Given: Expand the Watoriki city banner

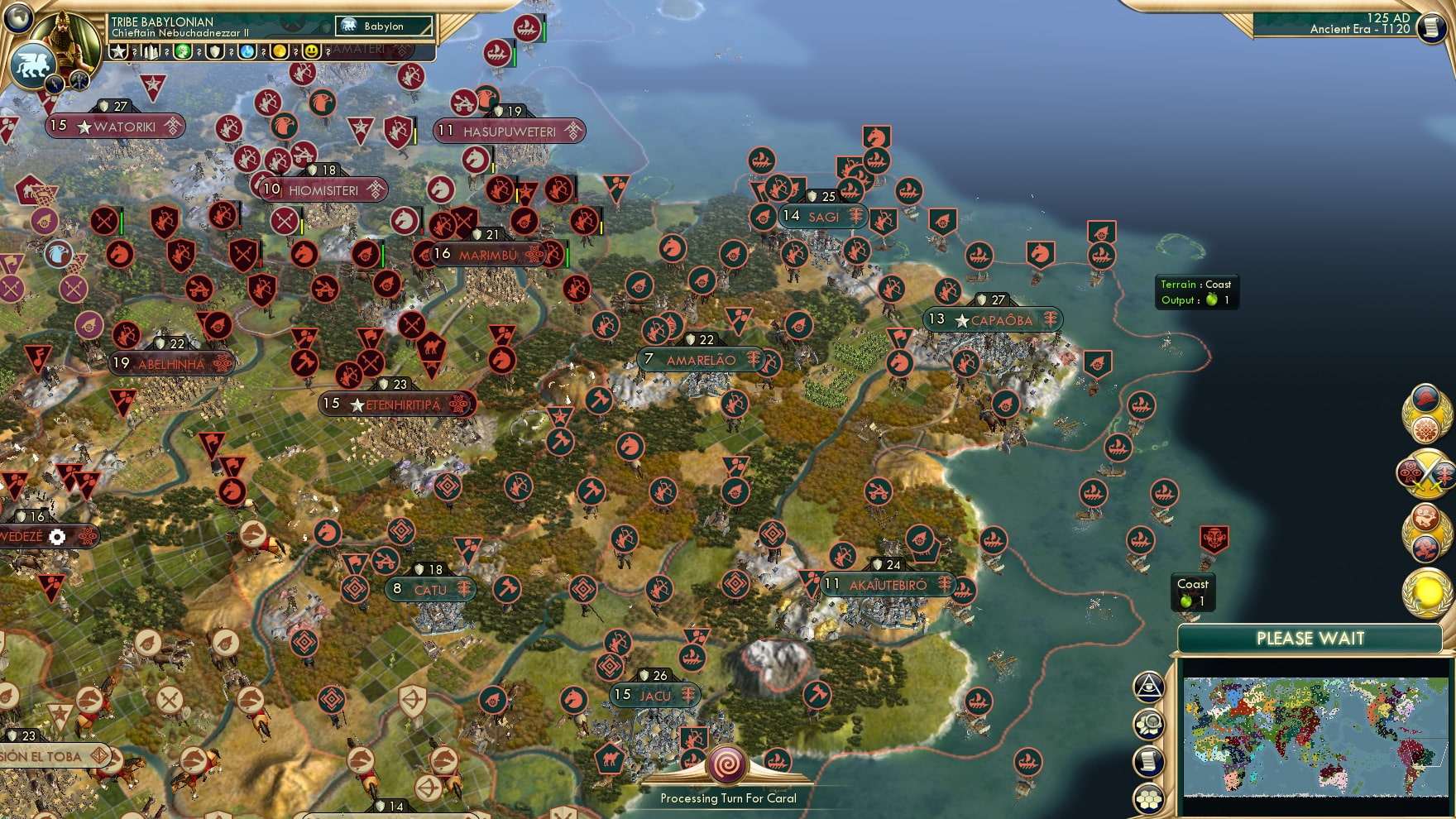Looking at the screenshot, I should tap(116, 125).
